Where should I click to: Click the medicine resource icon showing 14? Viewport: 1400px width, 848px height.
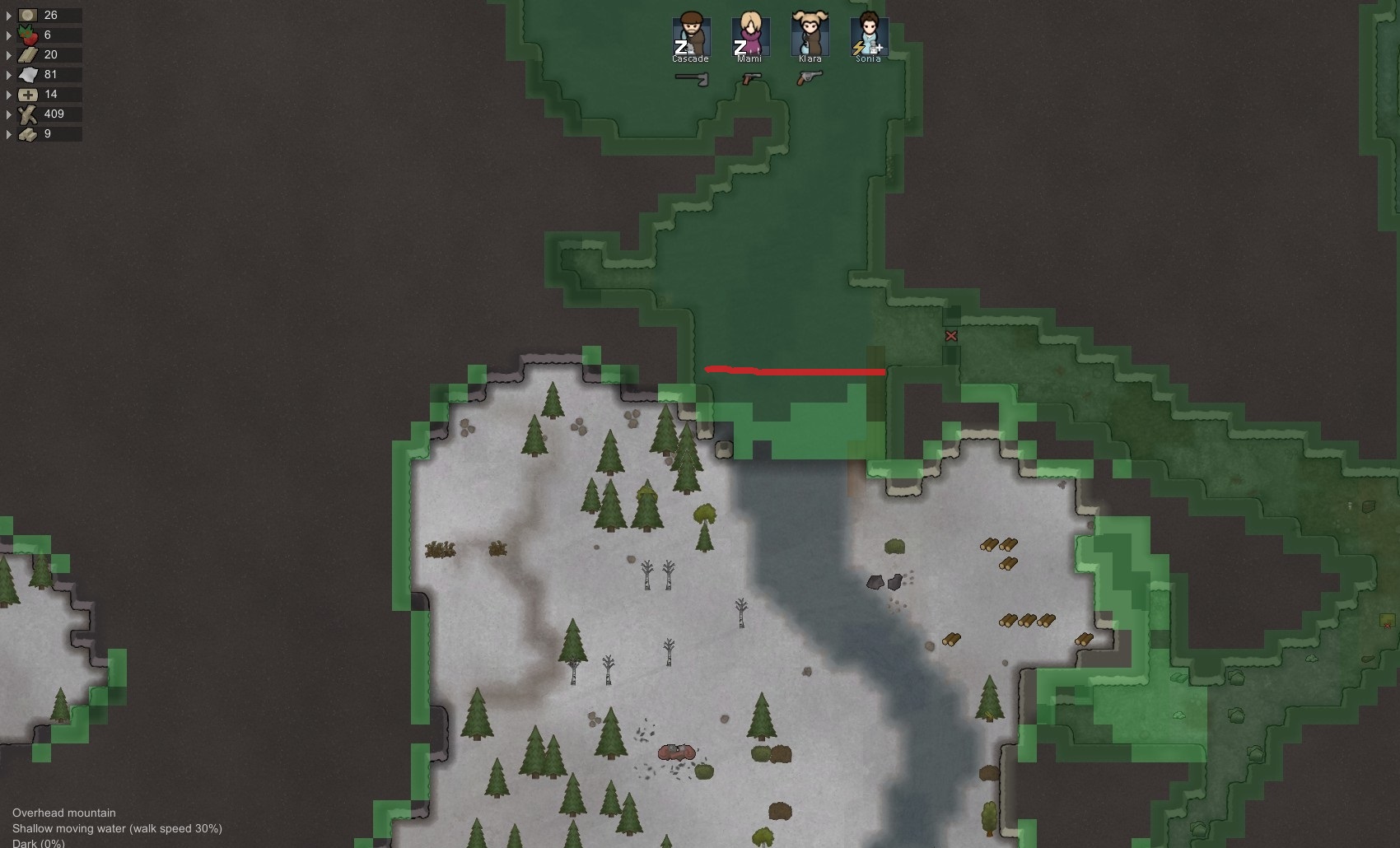coord(28,94)
